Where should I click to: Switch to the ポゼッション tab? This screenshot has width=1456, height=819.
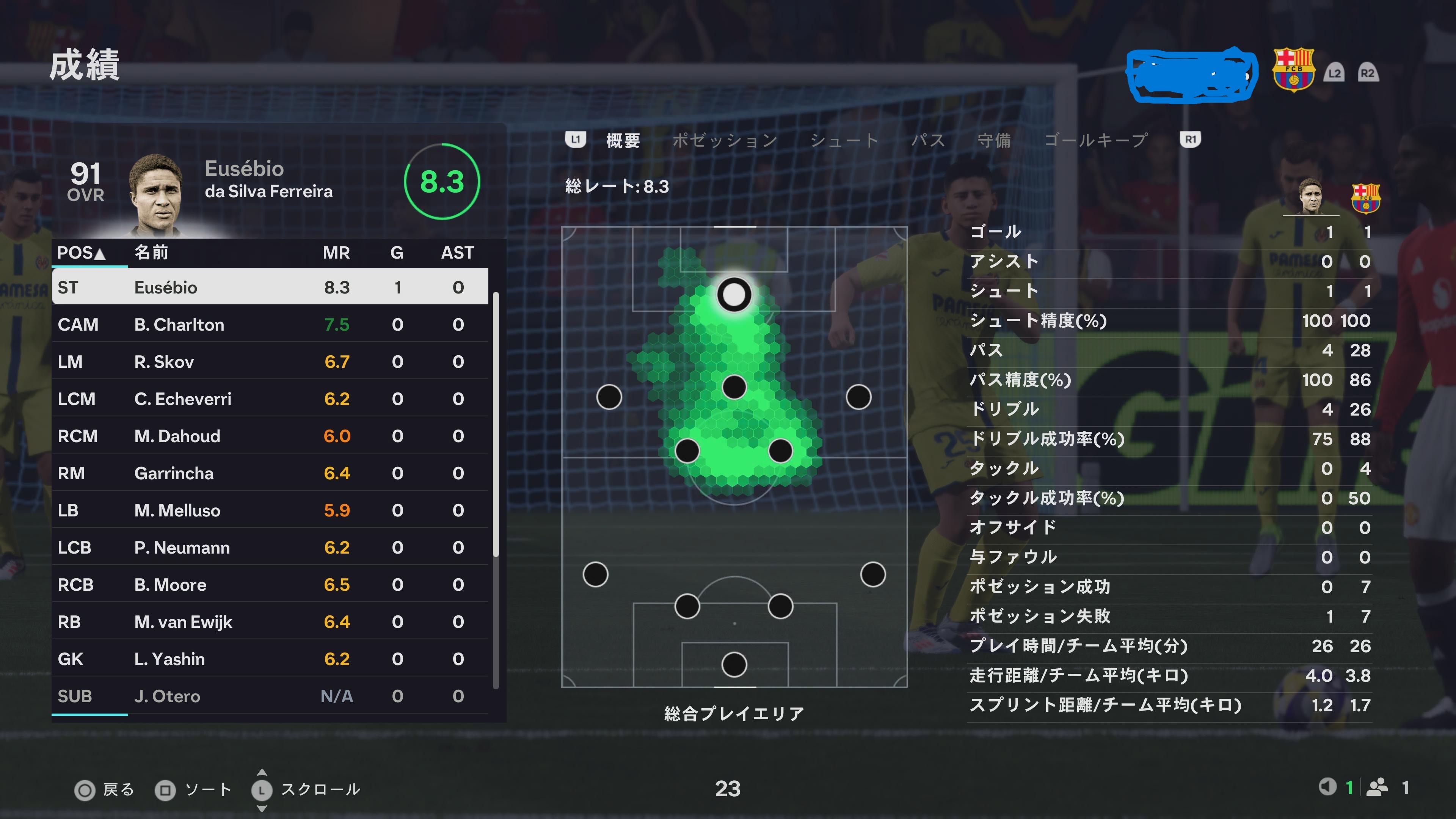click(x=725, y=140)
